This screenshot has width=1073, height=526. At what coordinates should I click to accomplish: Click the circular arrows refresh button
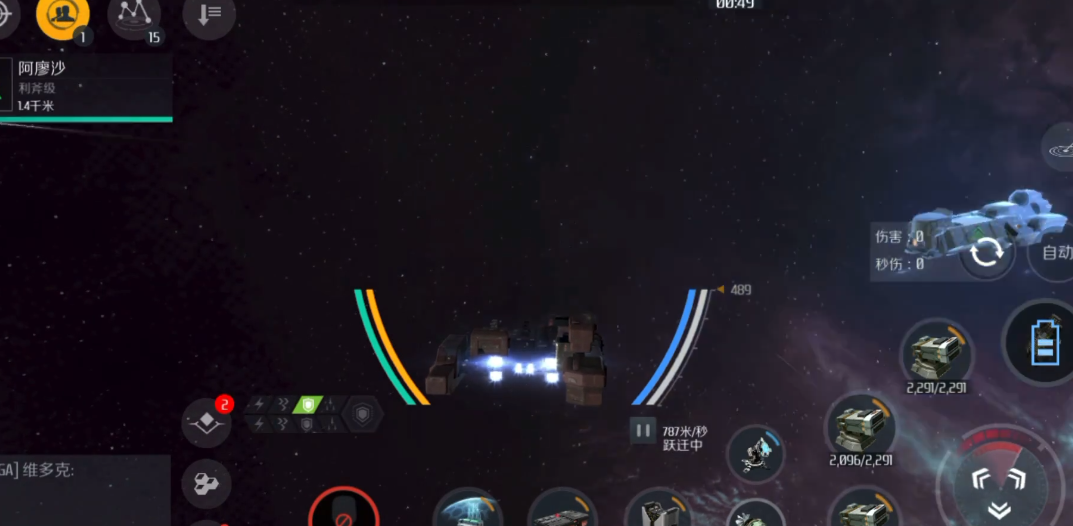(x=987, y=252)
